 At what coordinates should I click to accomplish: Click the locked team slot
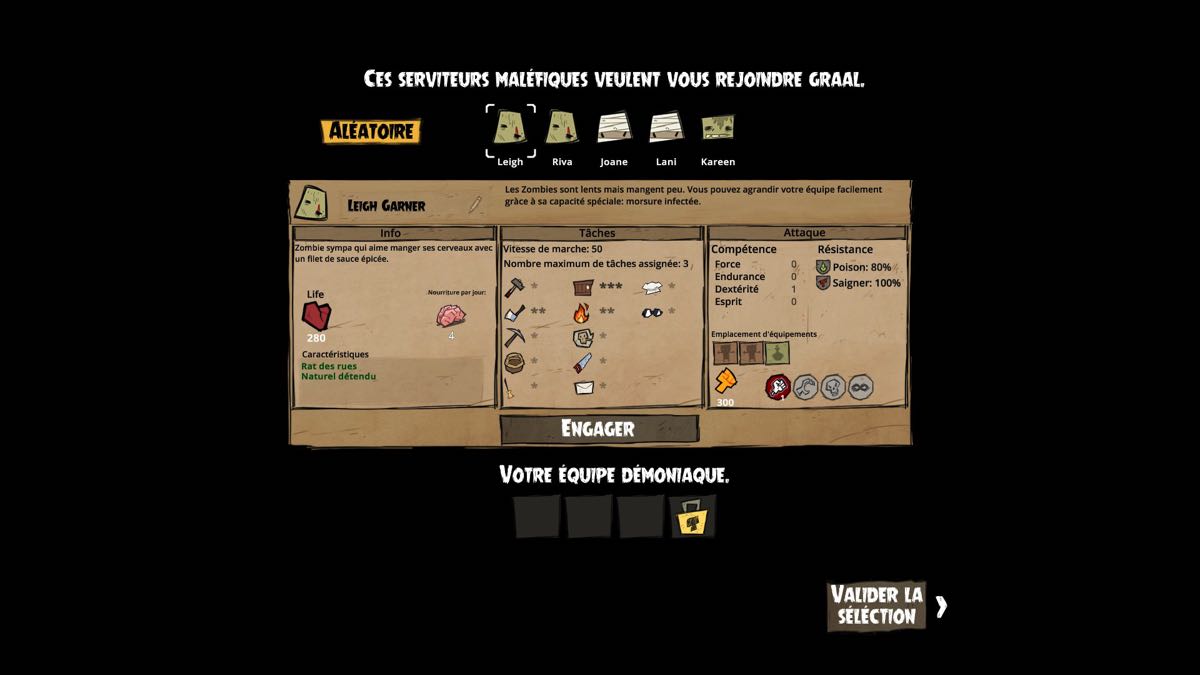click(693, 517)
